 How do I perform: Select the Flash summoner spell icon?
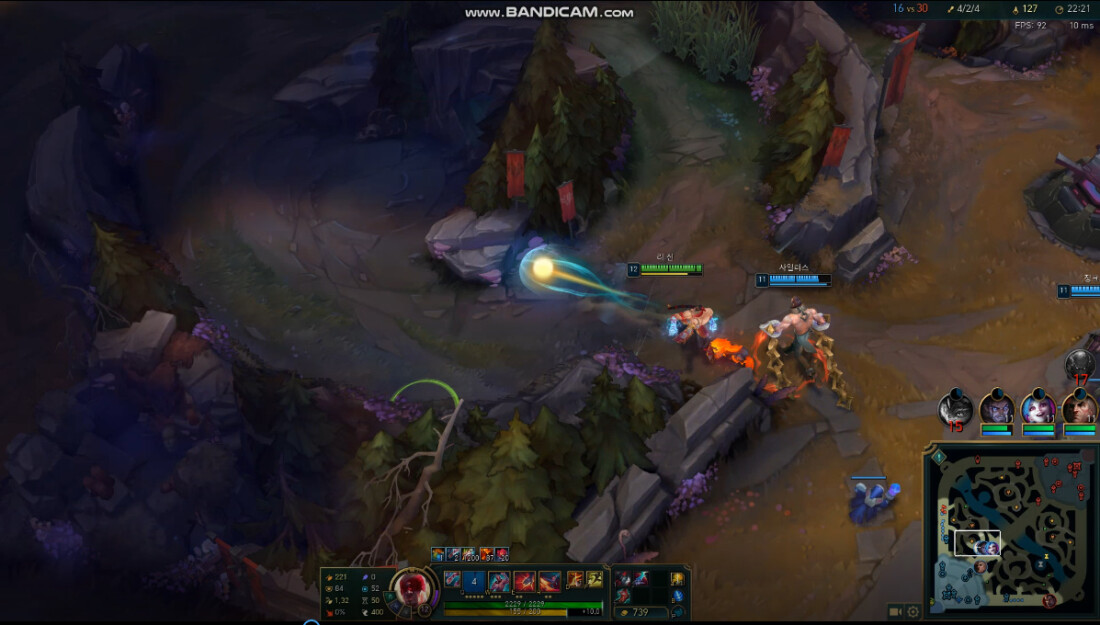(x=594, y=579)
